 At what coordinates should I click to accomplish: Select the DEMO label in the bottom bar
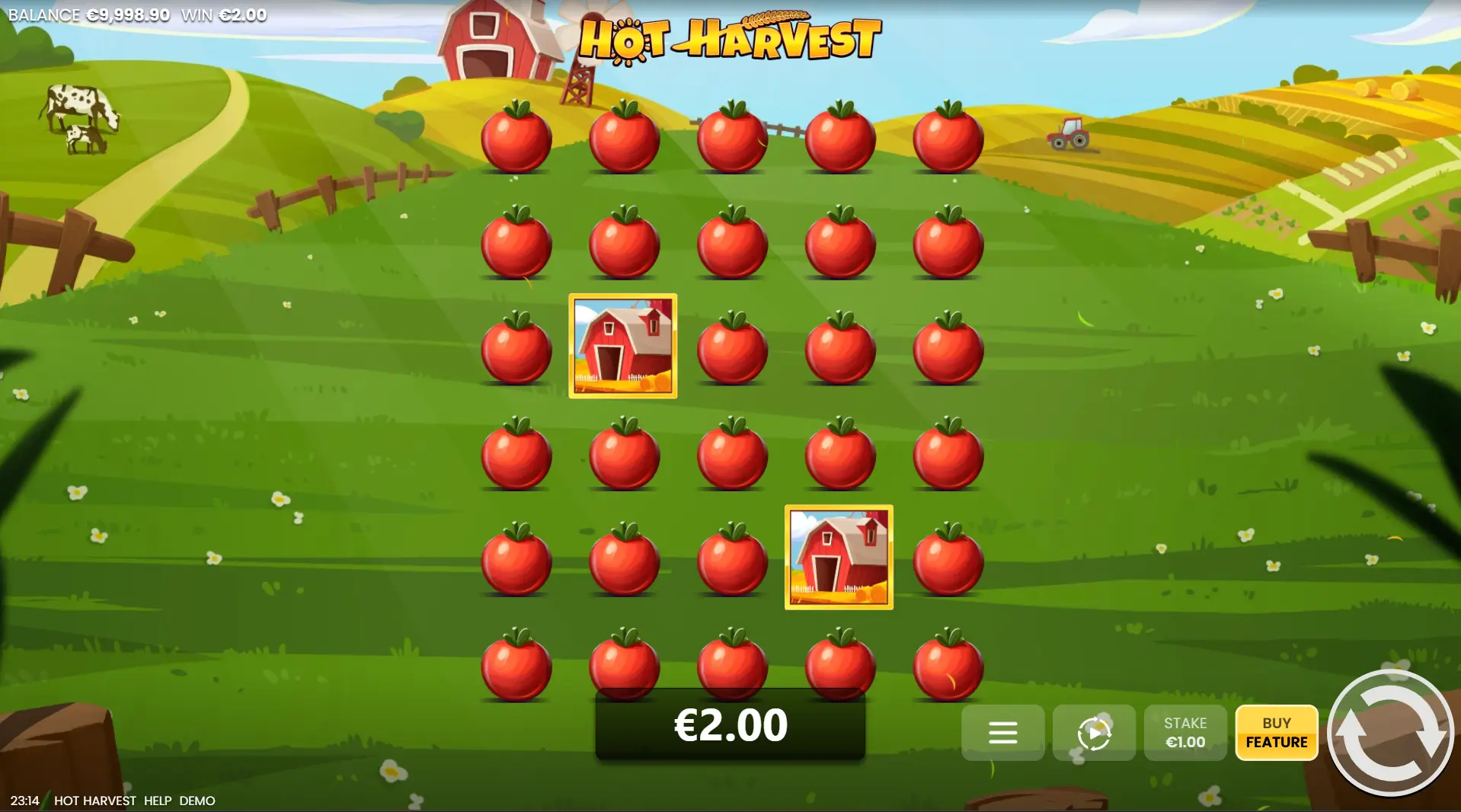tap(197, 801)
